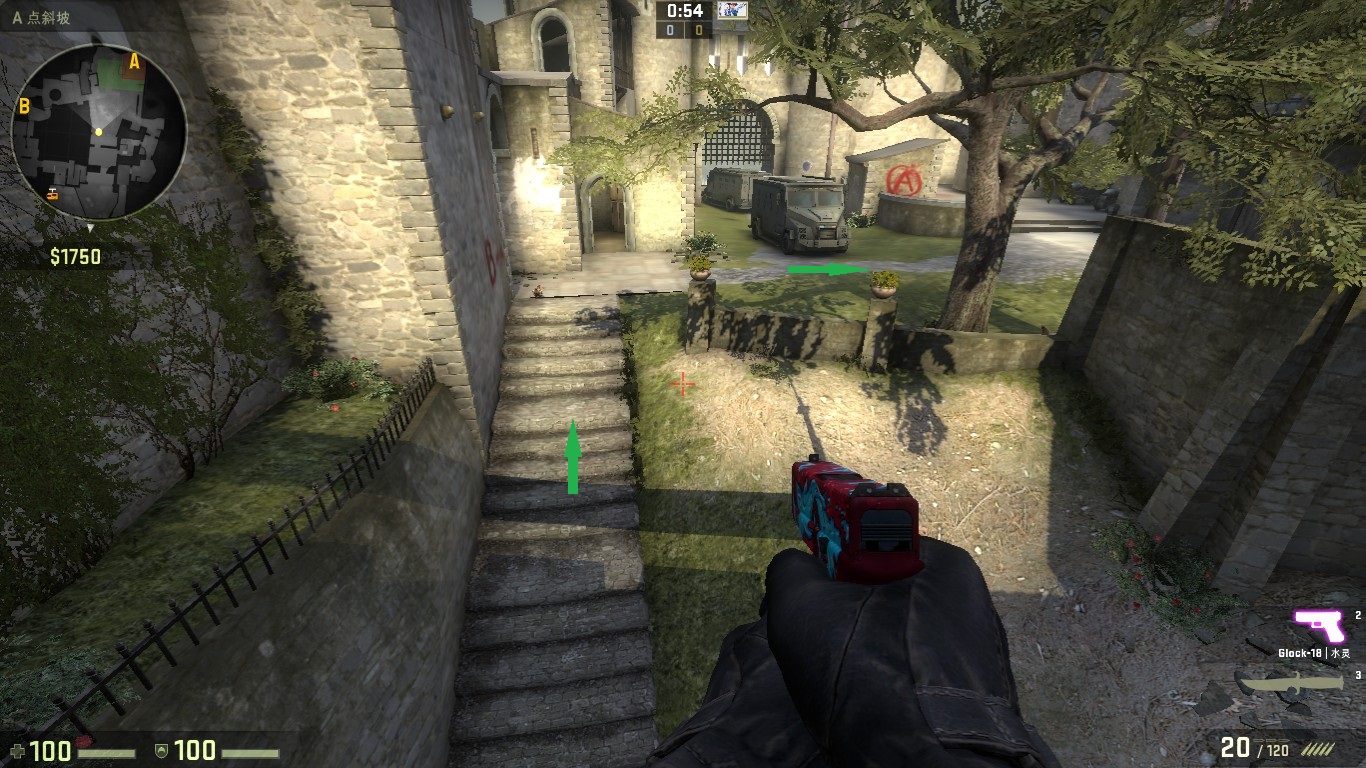Select the Glock-18 pistol weapon slot
Viewport: 1366px width, 768px height.
point(1320,626)
